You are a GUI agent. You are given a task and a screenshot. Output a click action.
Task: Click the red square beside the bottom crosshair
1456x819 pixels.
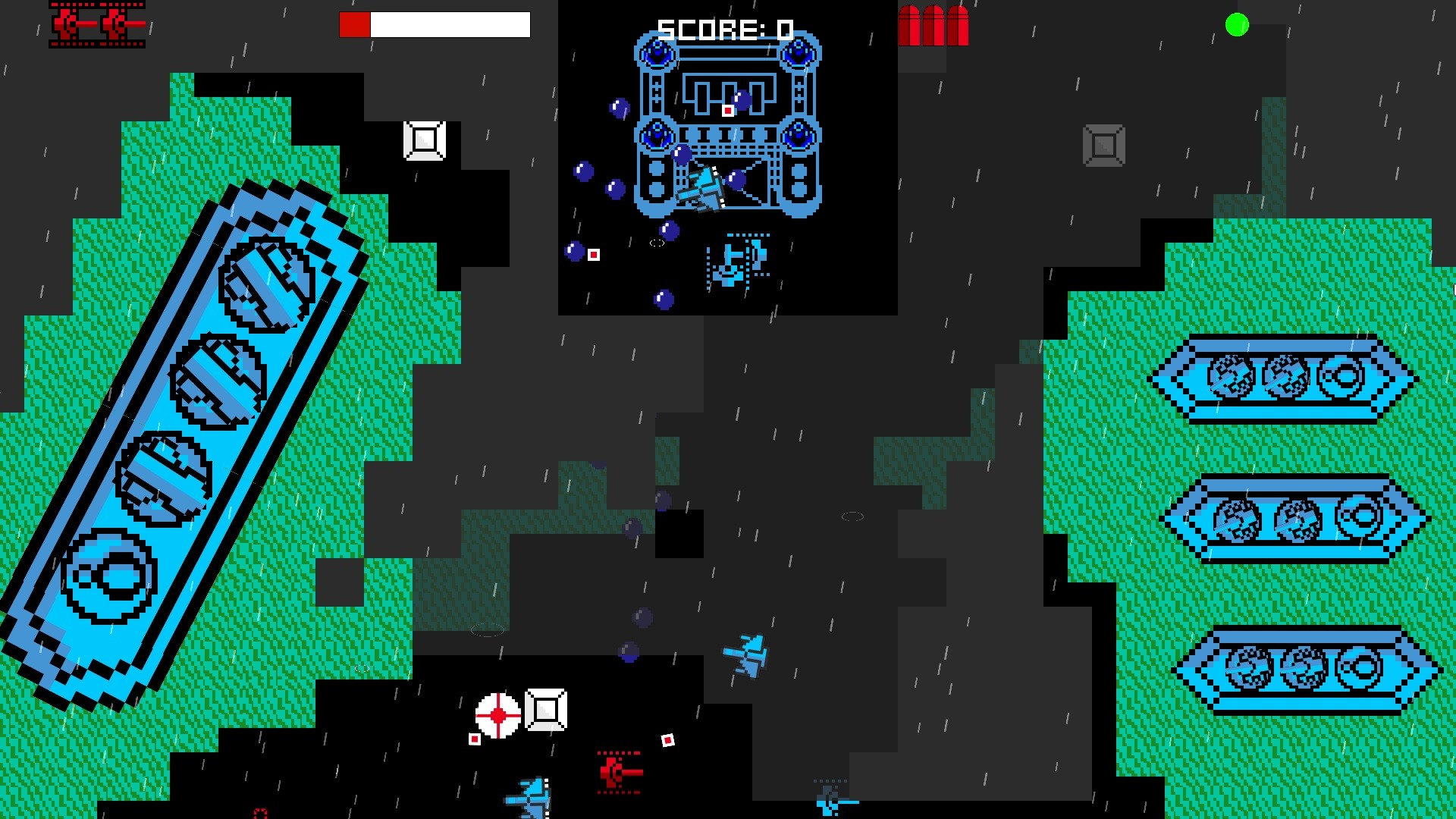[476, 738]
